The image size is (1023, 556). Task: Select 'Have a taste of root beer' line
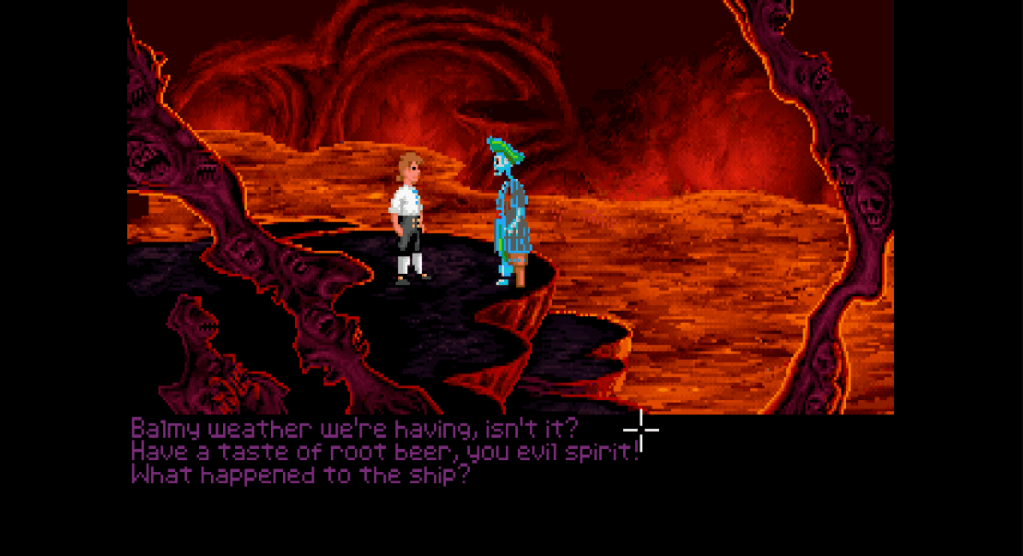[384, 451]
